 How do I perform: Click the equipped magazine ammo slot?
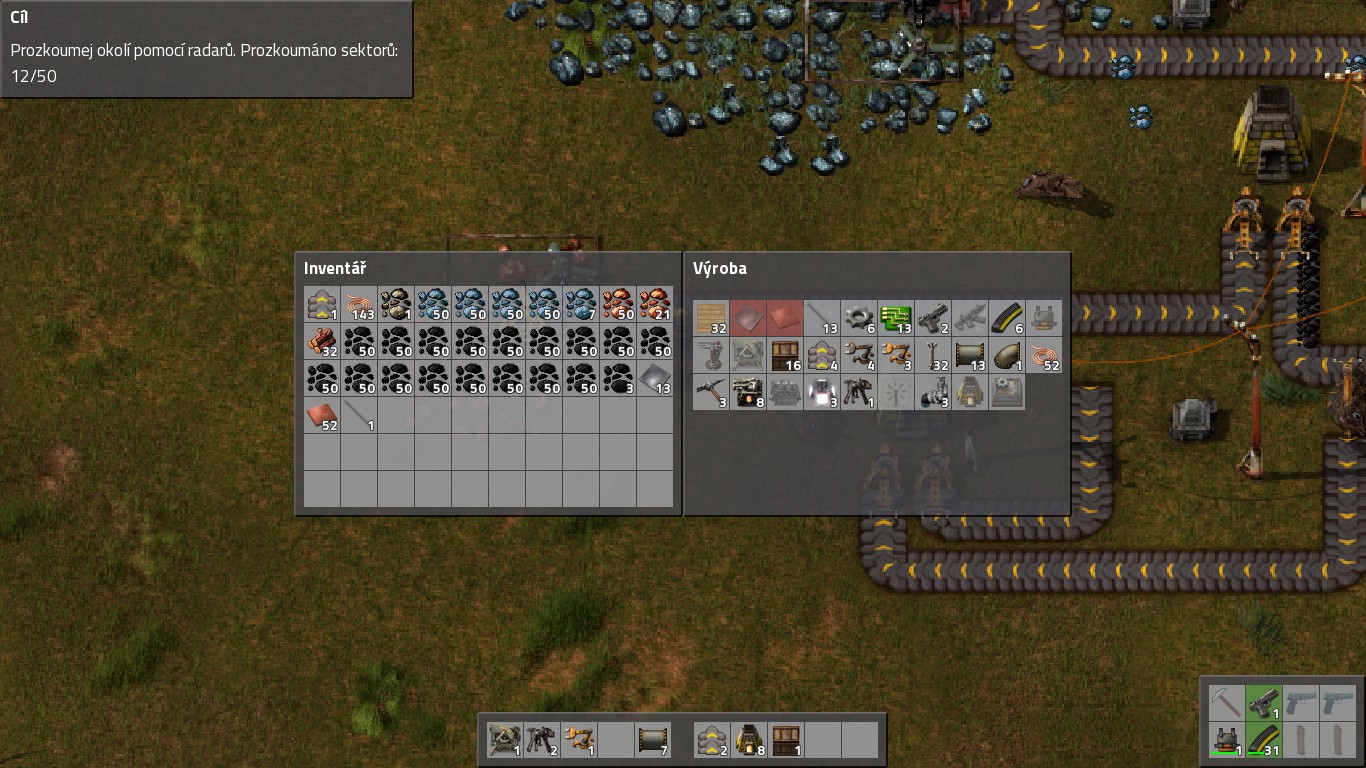(1263, 740)
